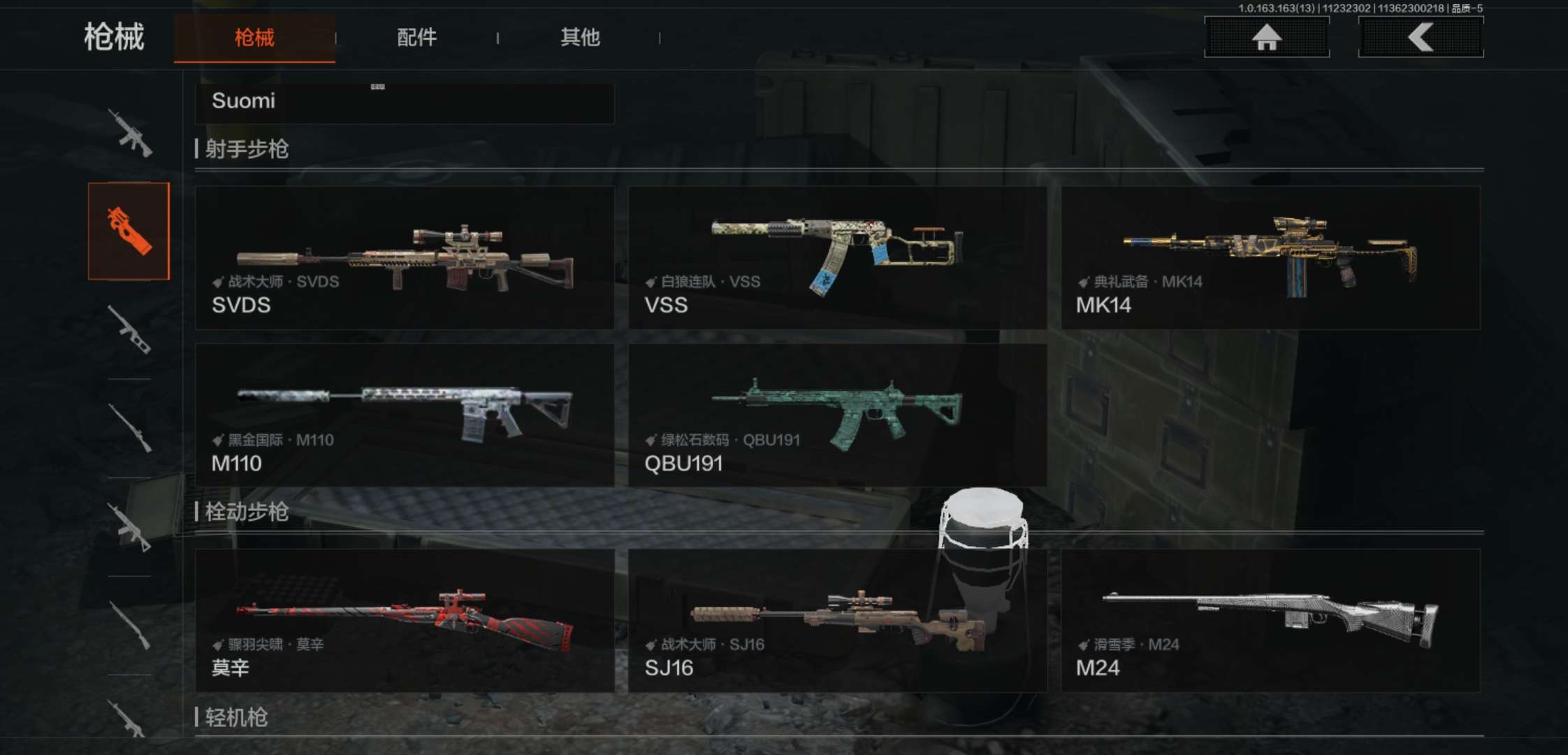Choose the MK14 weapon card
Screen dimensions: 1568x755
(1270, 258)
